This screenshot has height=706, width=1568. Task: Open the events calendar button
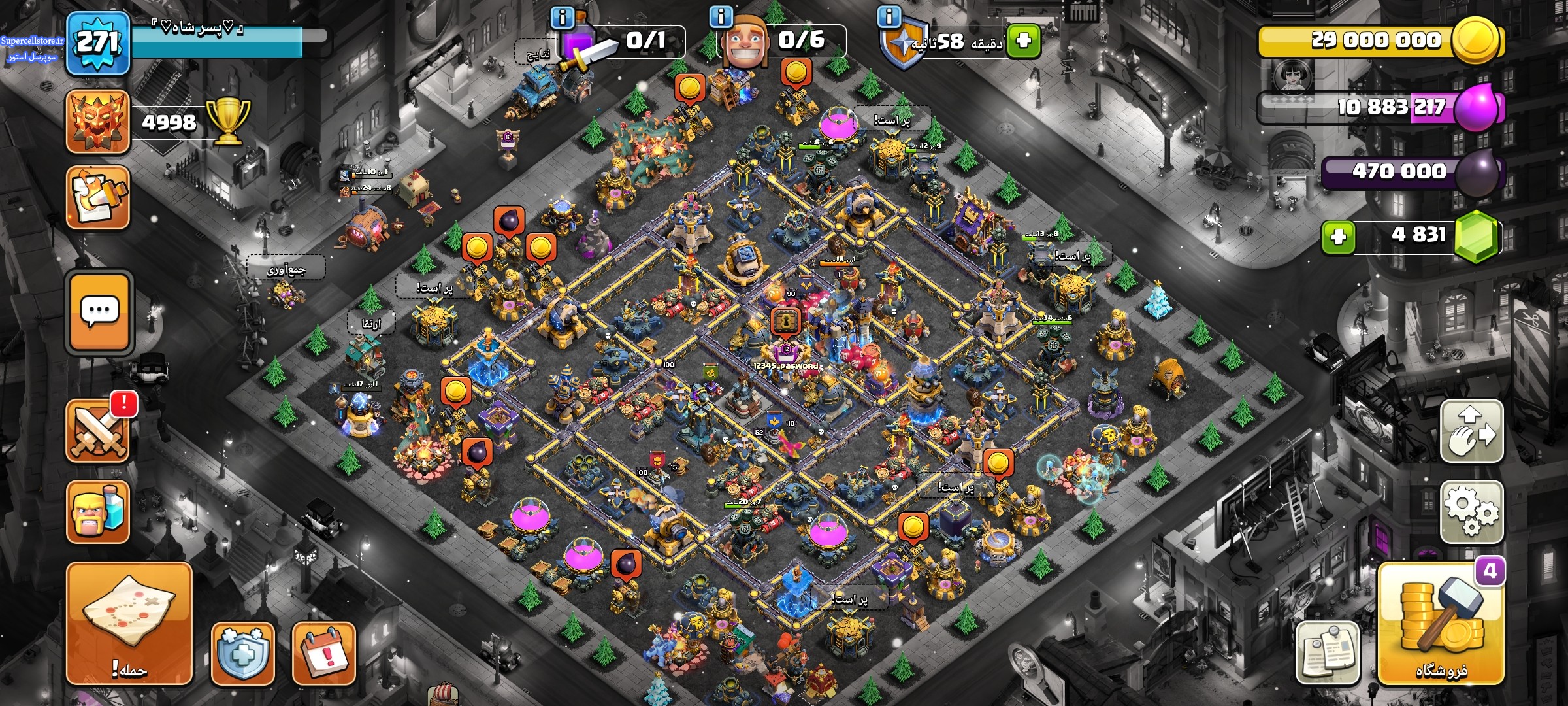tap(323, 653)
